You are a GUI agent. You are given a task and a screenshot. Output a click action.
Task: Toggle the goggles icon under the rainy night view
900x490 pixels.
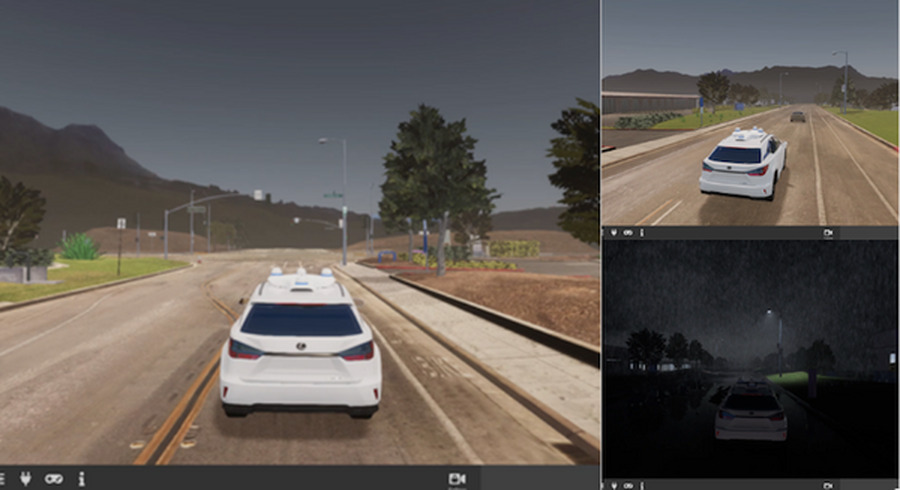point(628,484)
